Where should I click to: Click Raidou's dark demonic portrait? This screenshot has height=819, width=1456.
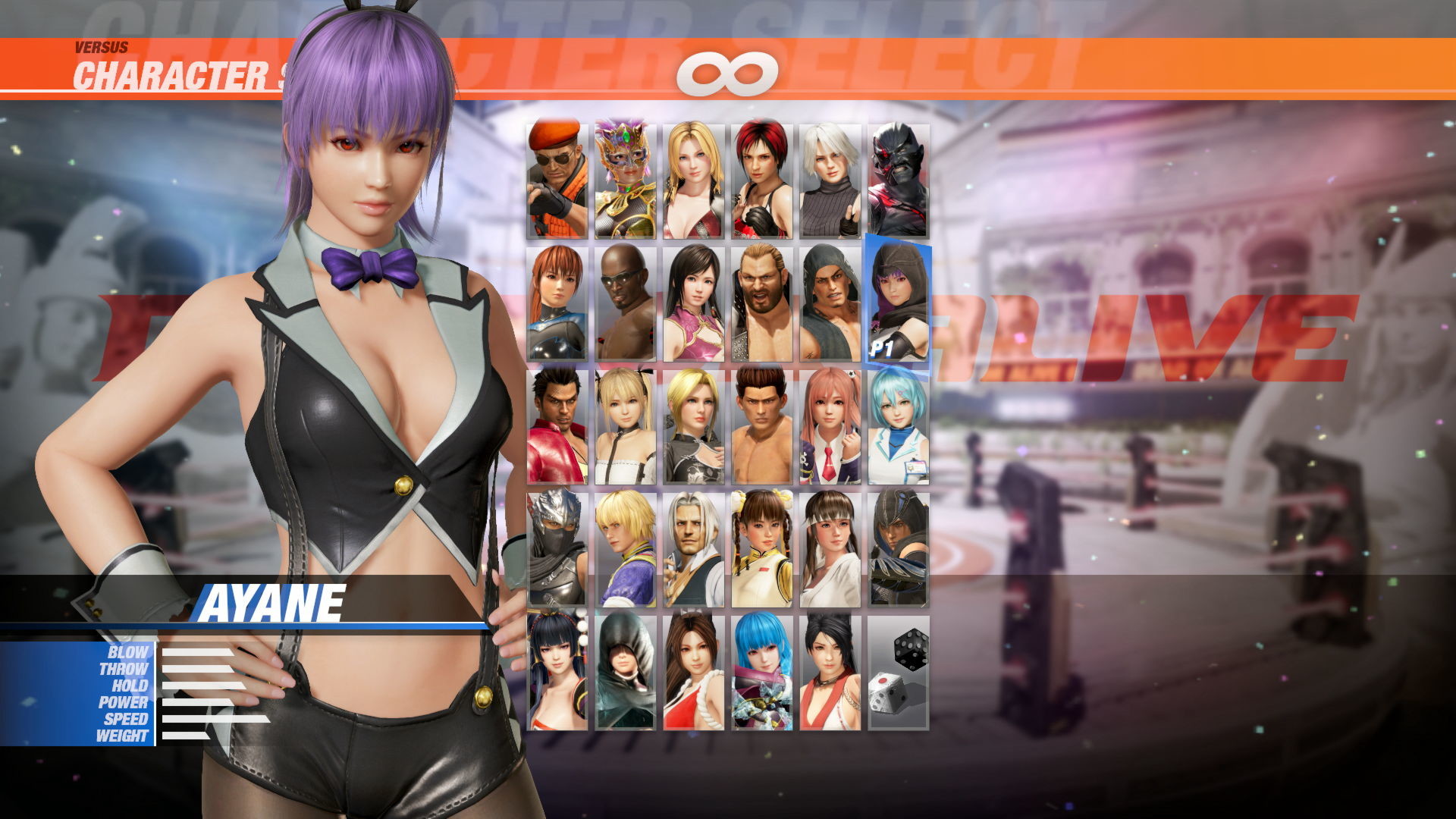tap(899, 174)
